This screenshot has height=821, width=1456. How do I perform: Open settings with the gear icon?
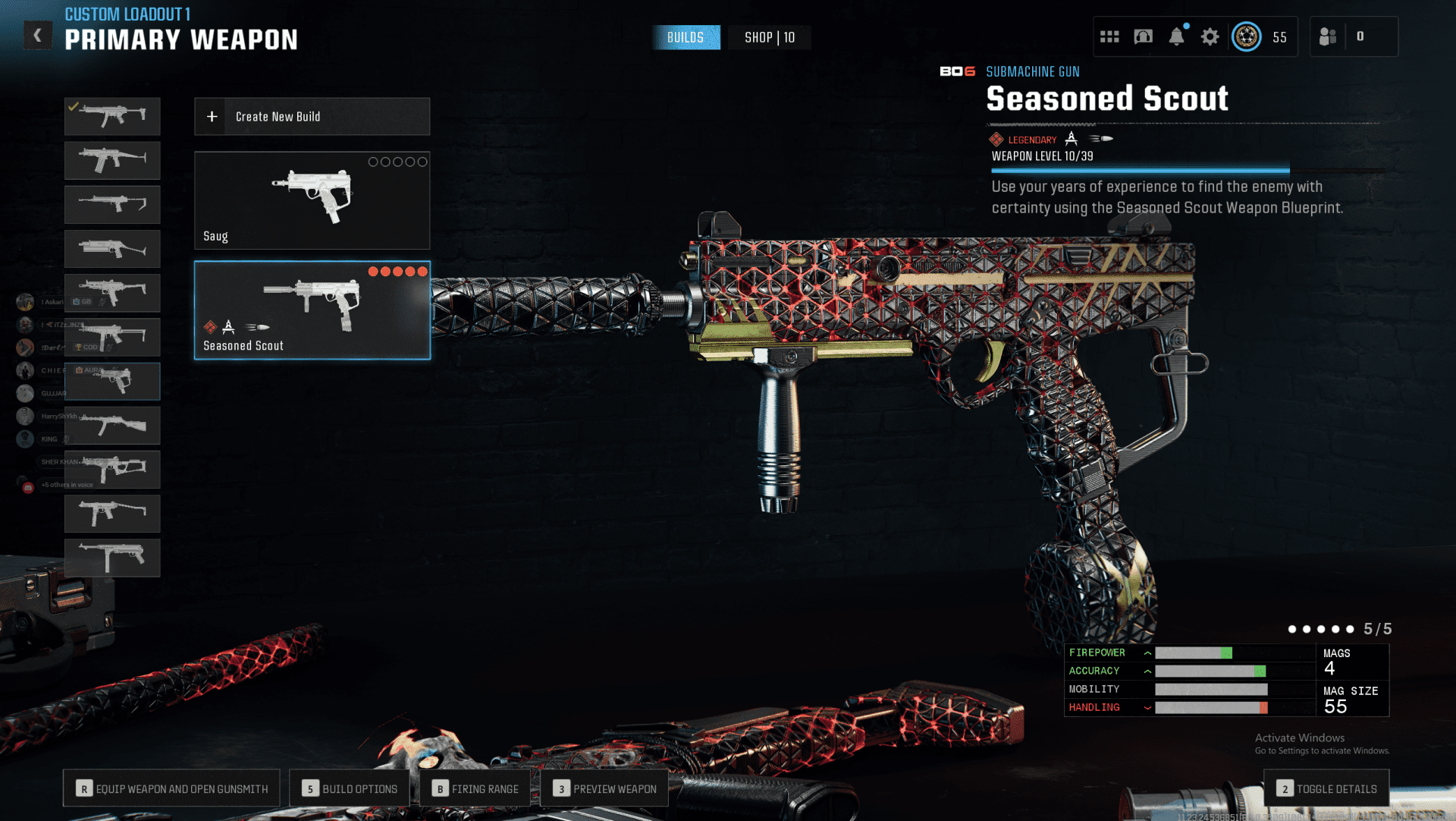(1210, 36)
